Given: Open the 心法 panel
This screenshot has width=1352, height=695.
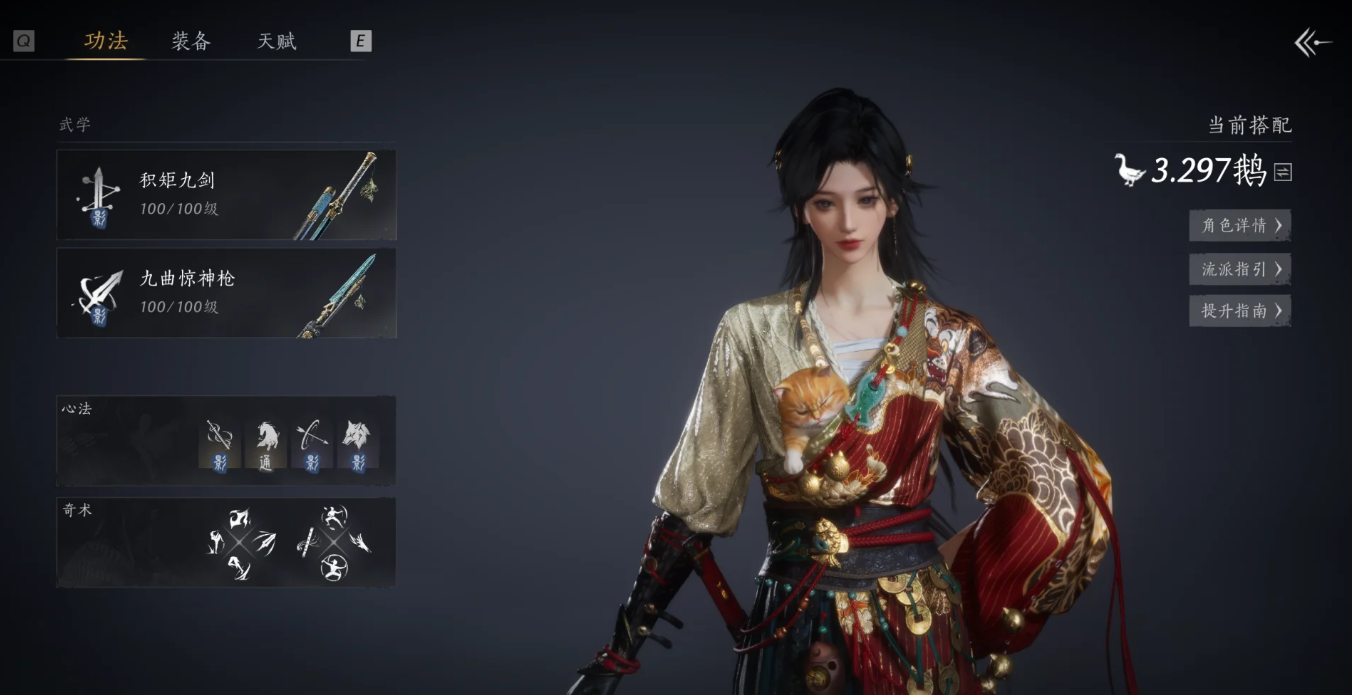Looking at the screenshot, I should (x=226, y=441).
